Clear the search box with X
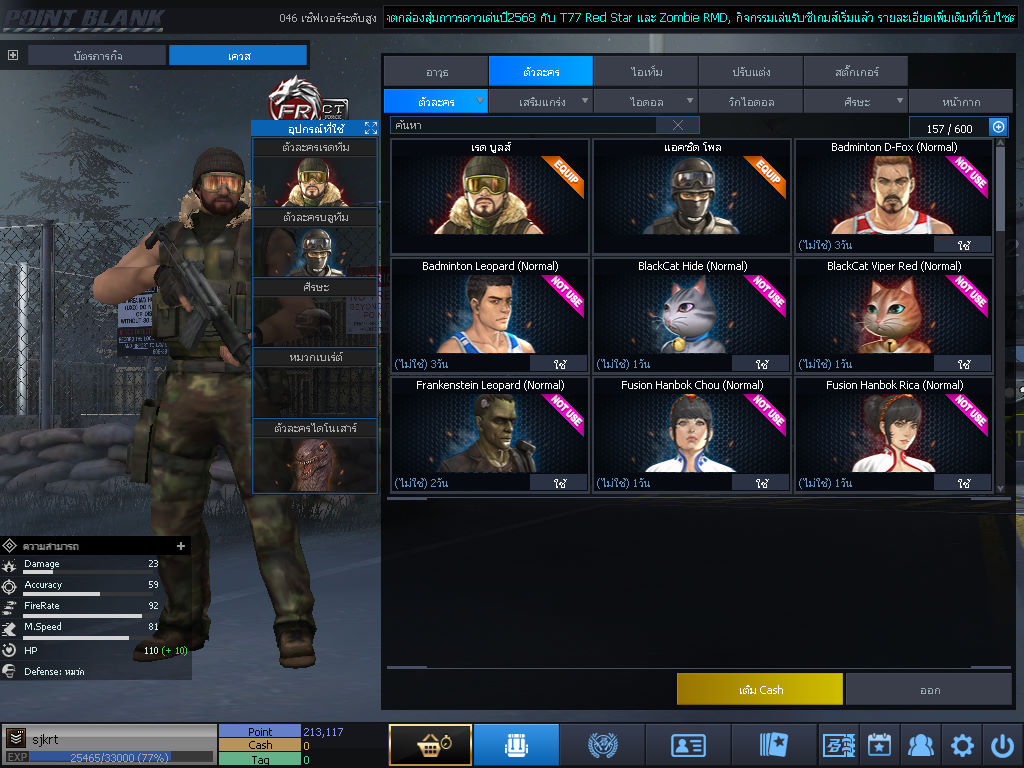The image size is (1024, 768). [x=678, y=126]
